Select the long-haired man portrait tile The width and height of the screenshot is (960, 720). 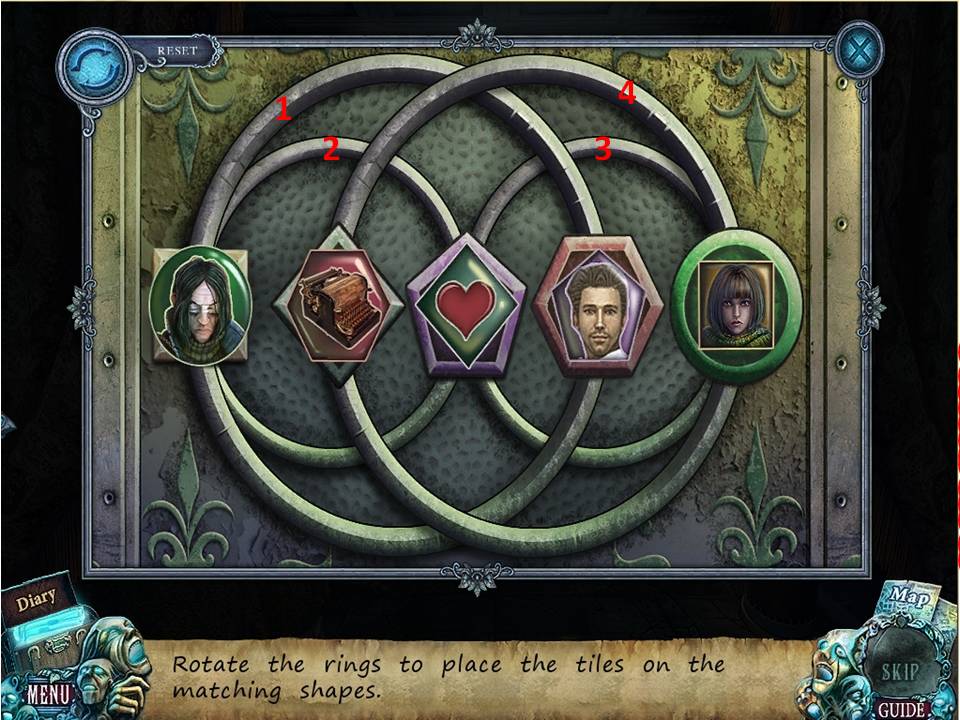pyautogui.click(x=200, y=304)
